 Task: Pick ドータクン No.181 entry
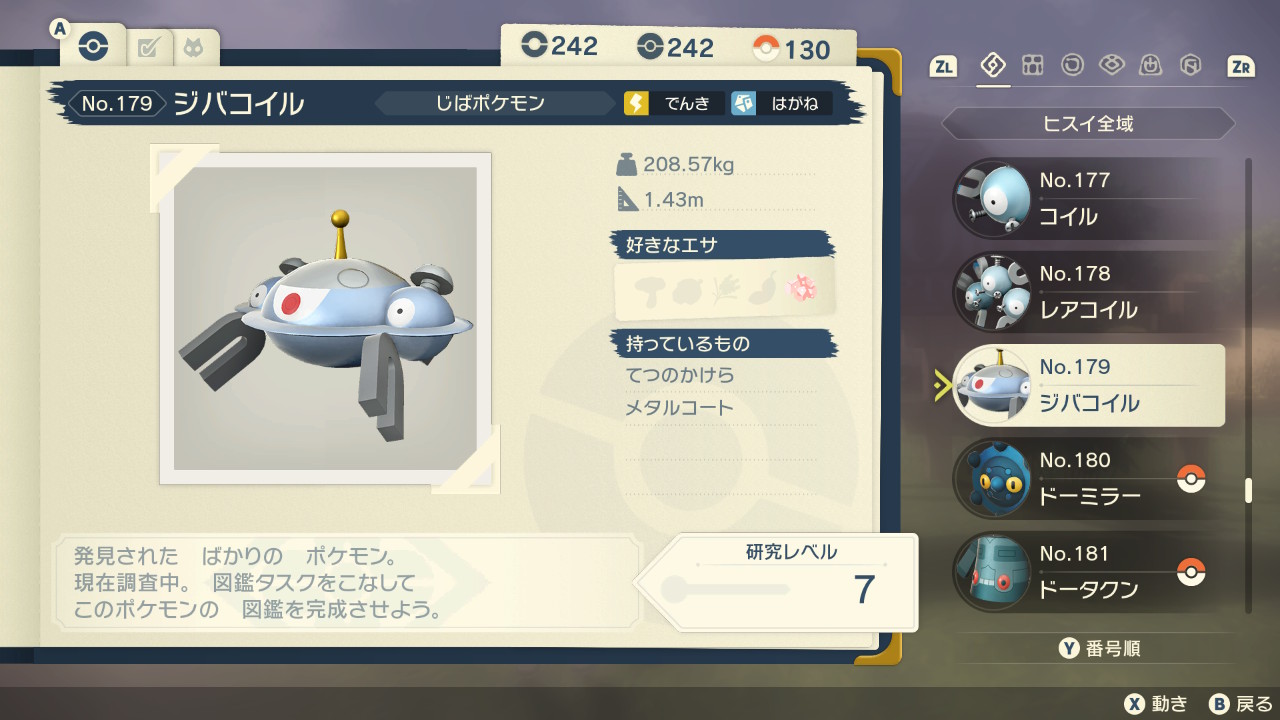click(1088, 571)
